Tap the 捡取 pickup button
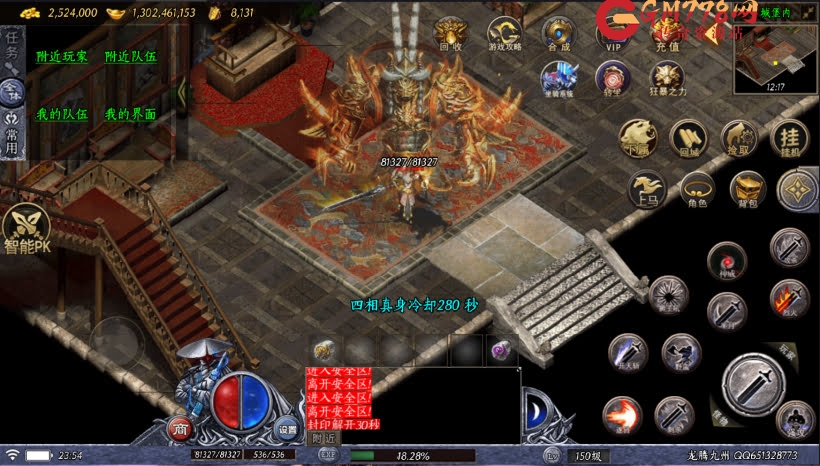Image resolution: width=820 pixels, height=466 pixels. tap(740, 139)
